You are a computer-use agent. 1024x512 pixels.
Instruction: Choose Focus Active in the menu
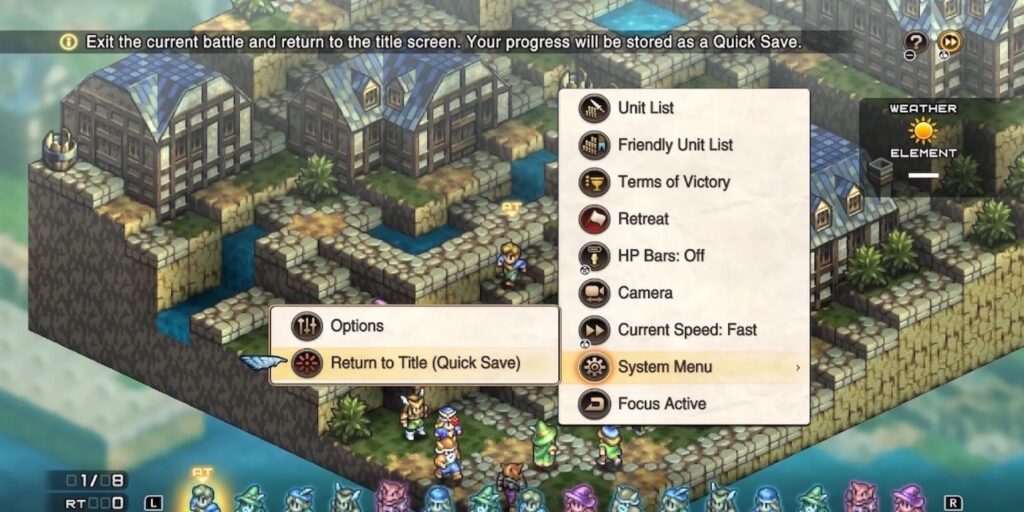point(661,404)
